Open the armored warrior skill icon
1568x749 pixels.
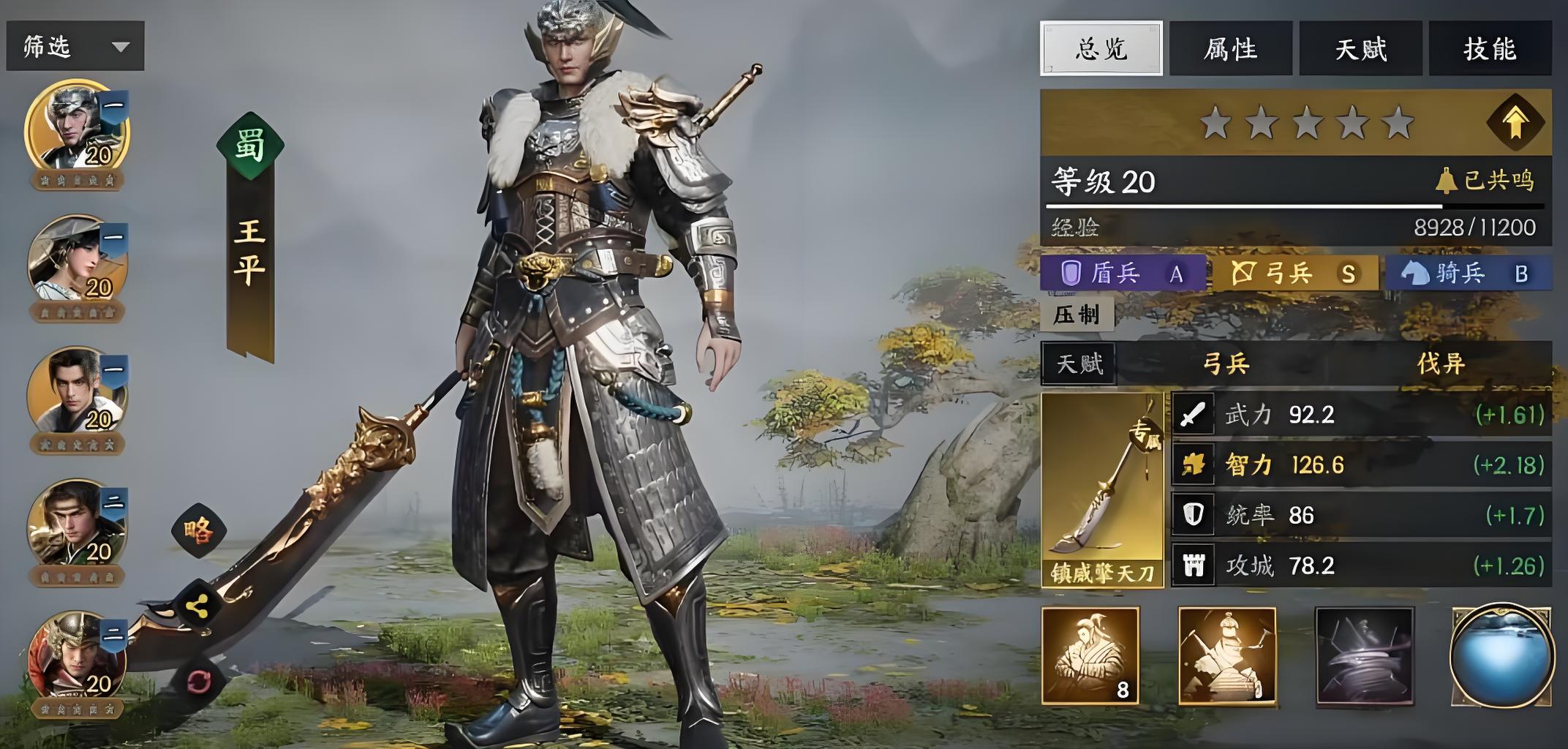[1227, 656]
